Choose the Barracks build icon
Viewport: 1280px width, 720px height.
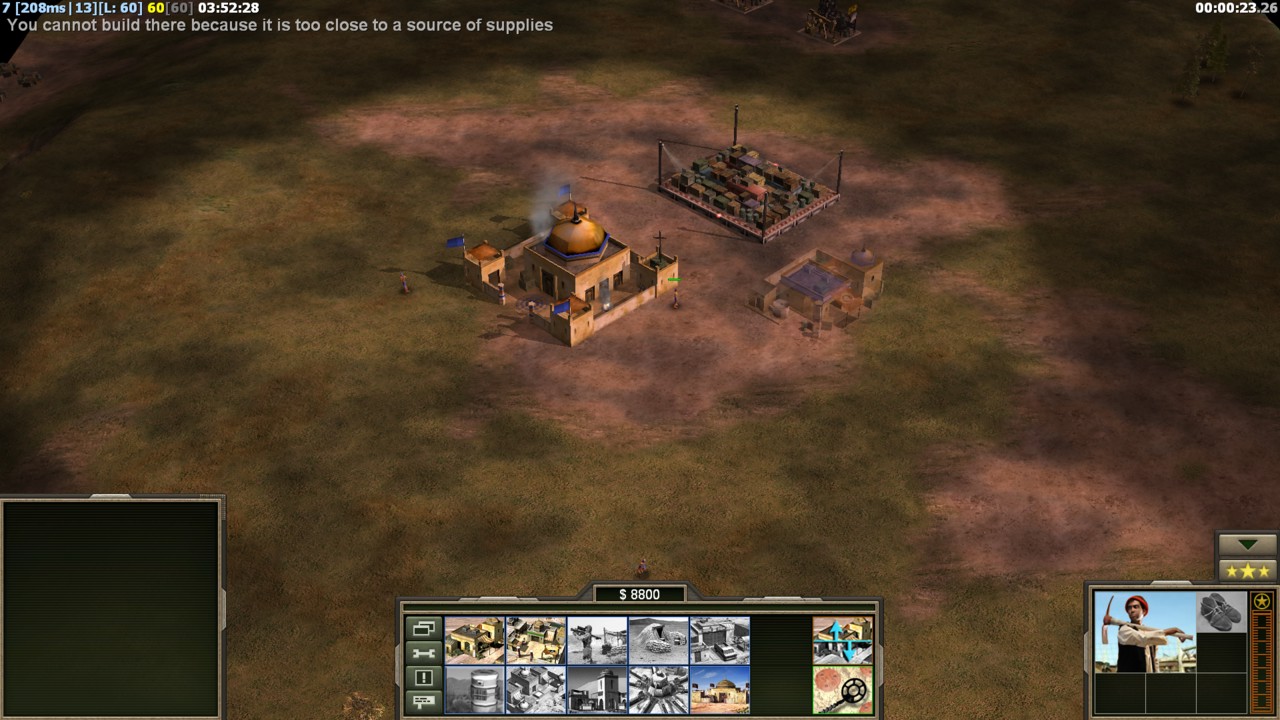point(536,640)
